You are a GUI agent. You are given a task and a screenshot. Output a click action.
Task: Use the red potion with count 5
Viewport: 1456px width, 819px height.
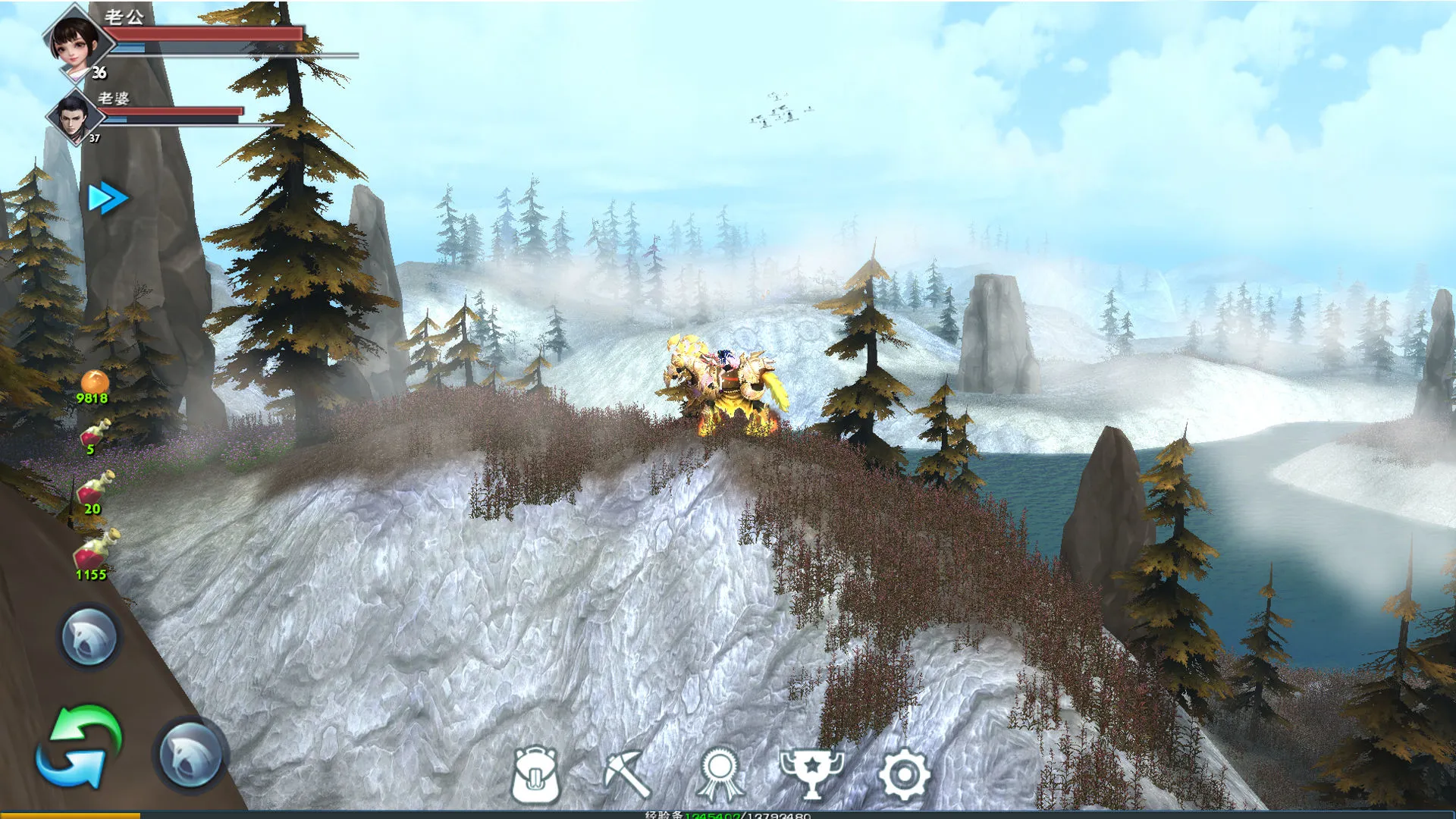pyautogui.click(x=95, y=435)
